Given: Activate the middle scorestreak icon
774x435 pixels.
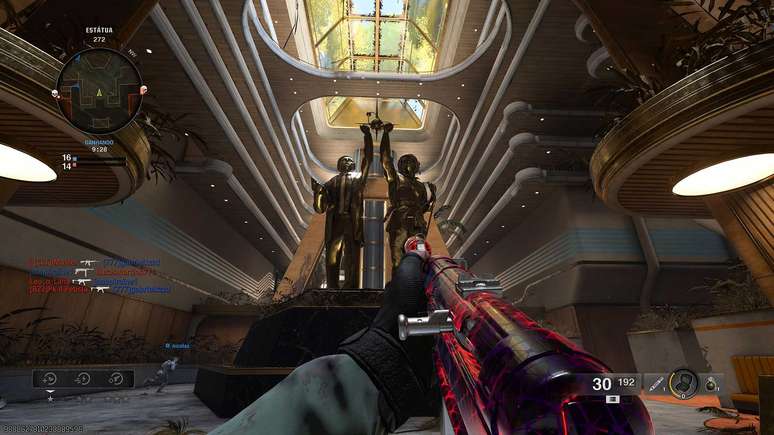Looking at the screenshot, I should tap(84, 378).
